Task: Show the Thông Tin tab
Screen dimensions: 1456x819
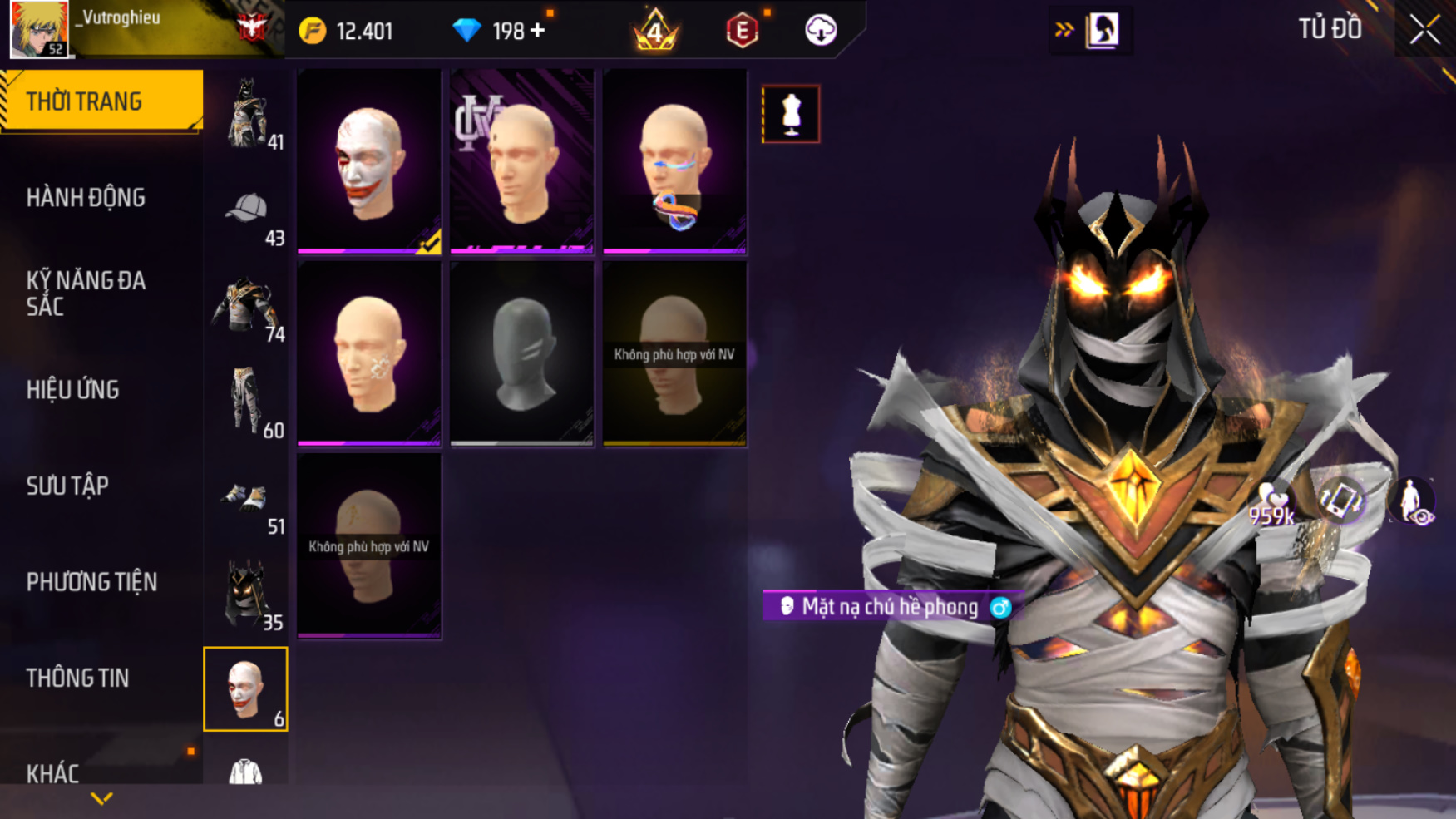Action: (x=77, y=678)
